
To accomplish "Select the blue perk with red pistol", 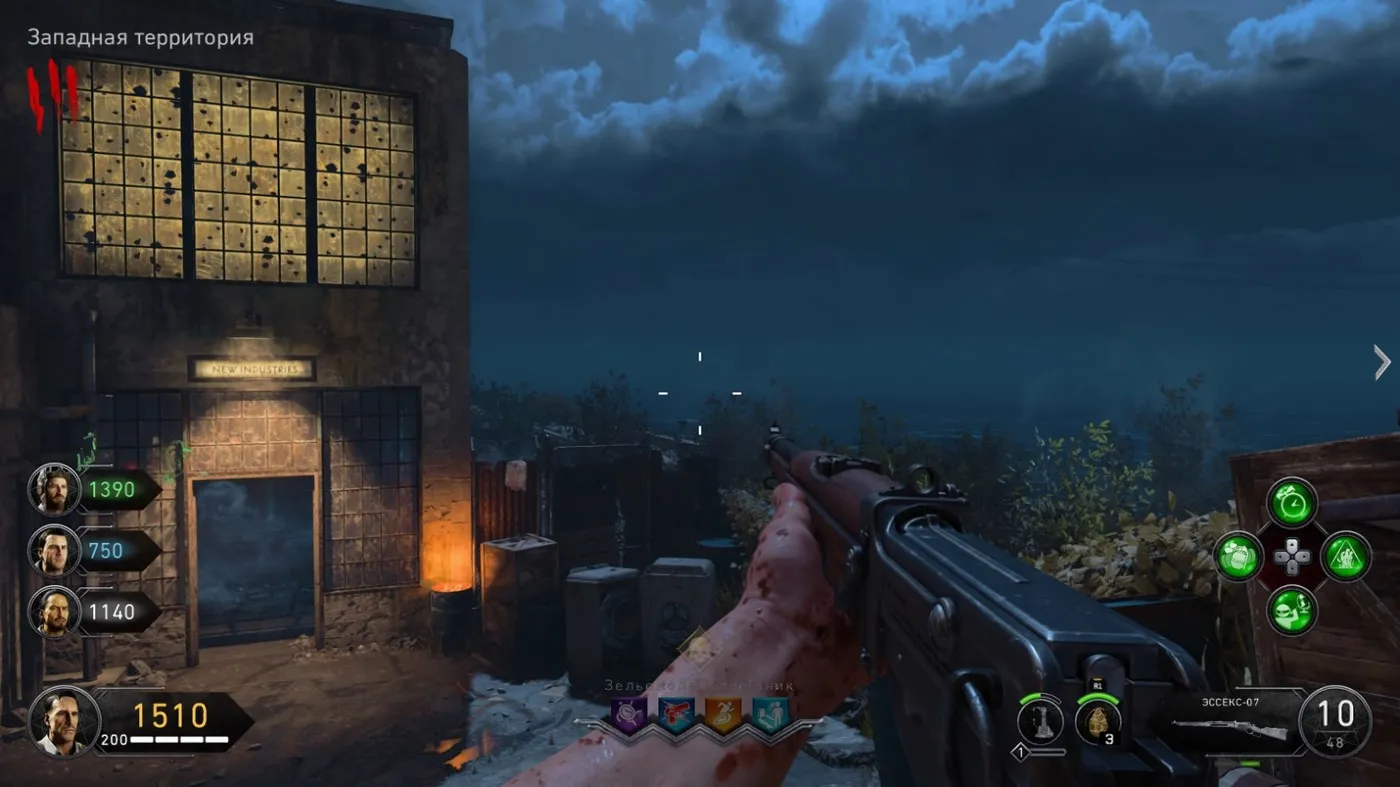I will pyautogui.click(x=676, y=713).
